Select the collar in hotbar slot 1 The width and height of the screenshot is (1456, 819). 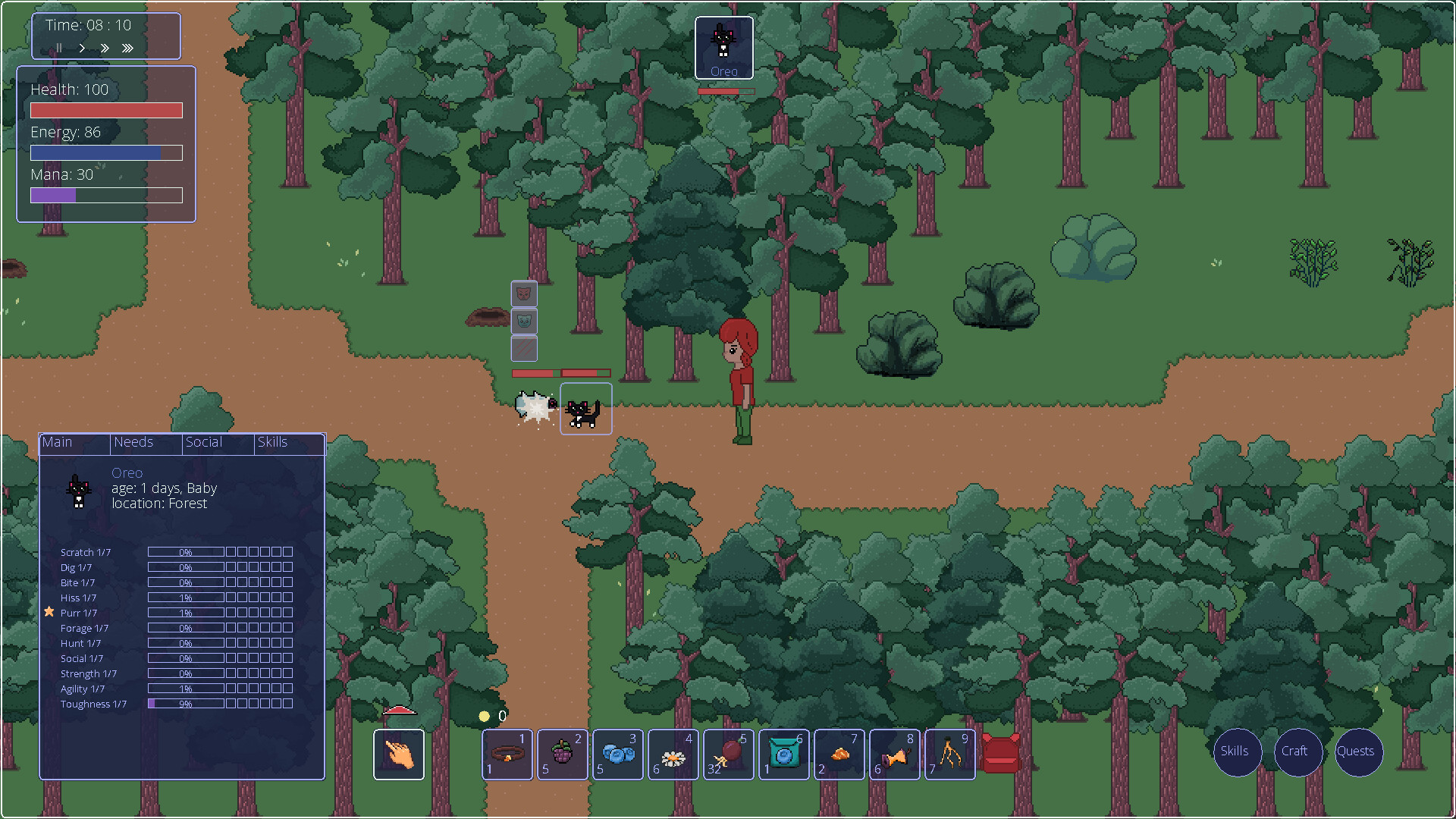pos(507,755)
